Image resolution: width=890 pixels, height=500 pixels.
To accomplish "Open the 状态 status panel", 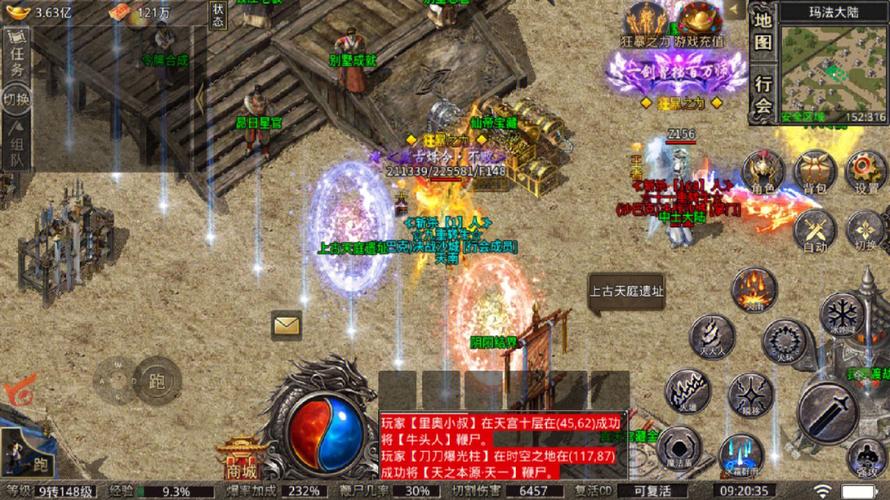I will point(218,14).
